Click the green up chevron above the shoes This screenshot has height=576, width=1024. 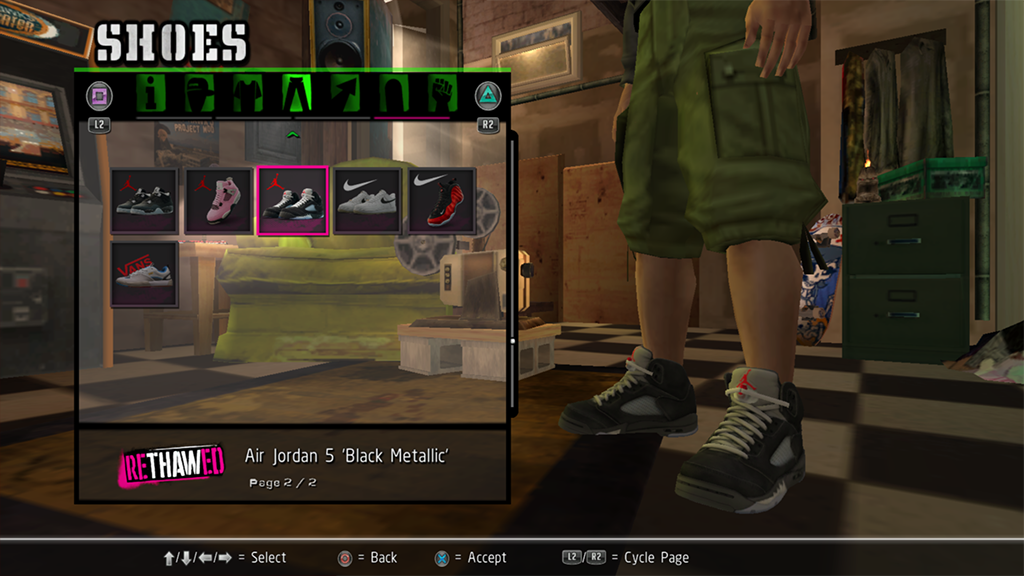pos(293,134)
